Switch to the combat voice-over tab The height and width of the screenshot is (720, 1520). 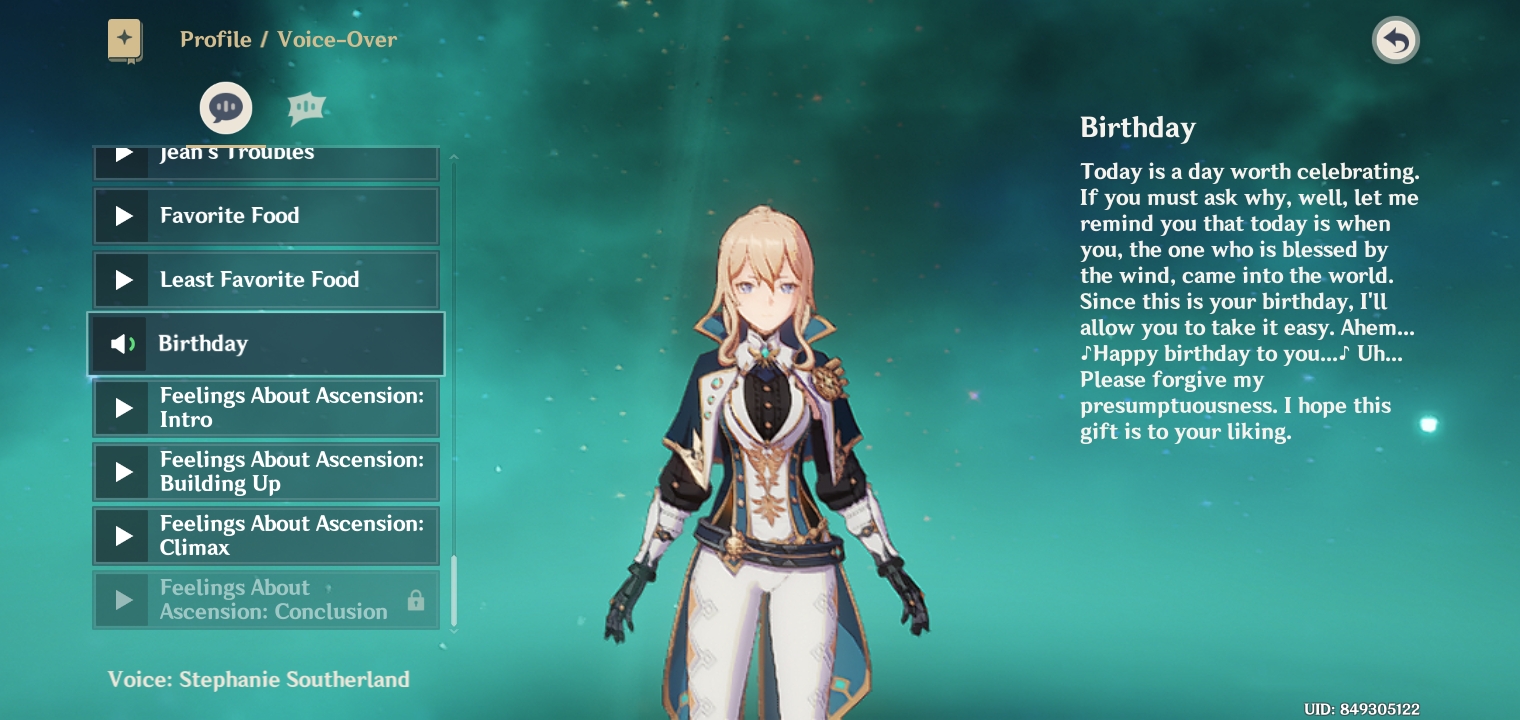click(x=307, y=107)
